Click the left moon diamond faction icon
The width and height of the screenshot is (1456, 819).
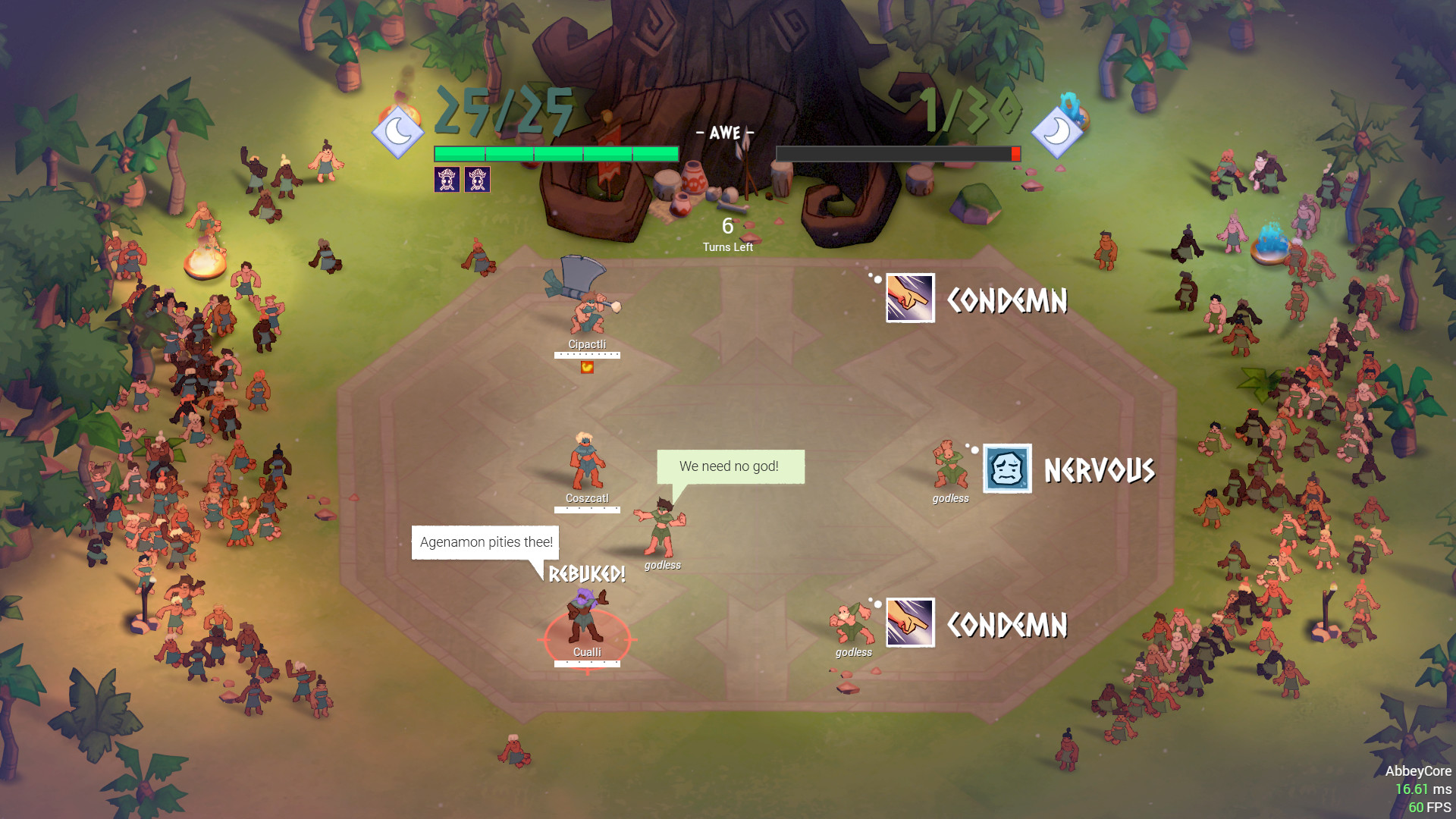397,131
